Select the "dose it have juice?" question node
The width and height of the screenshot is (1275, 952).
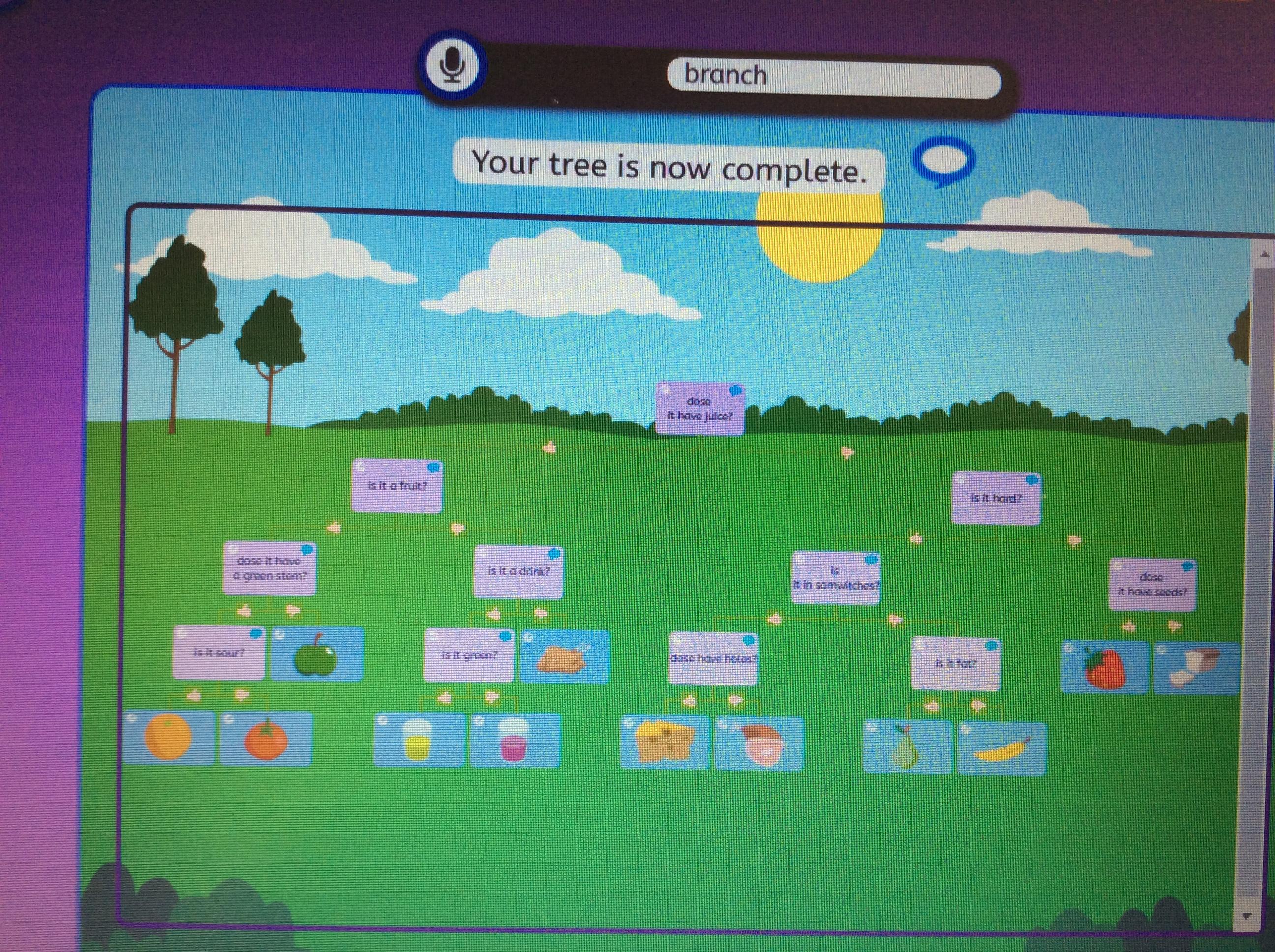(x=699, y=408)
